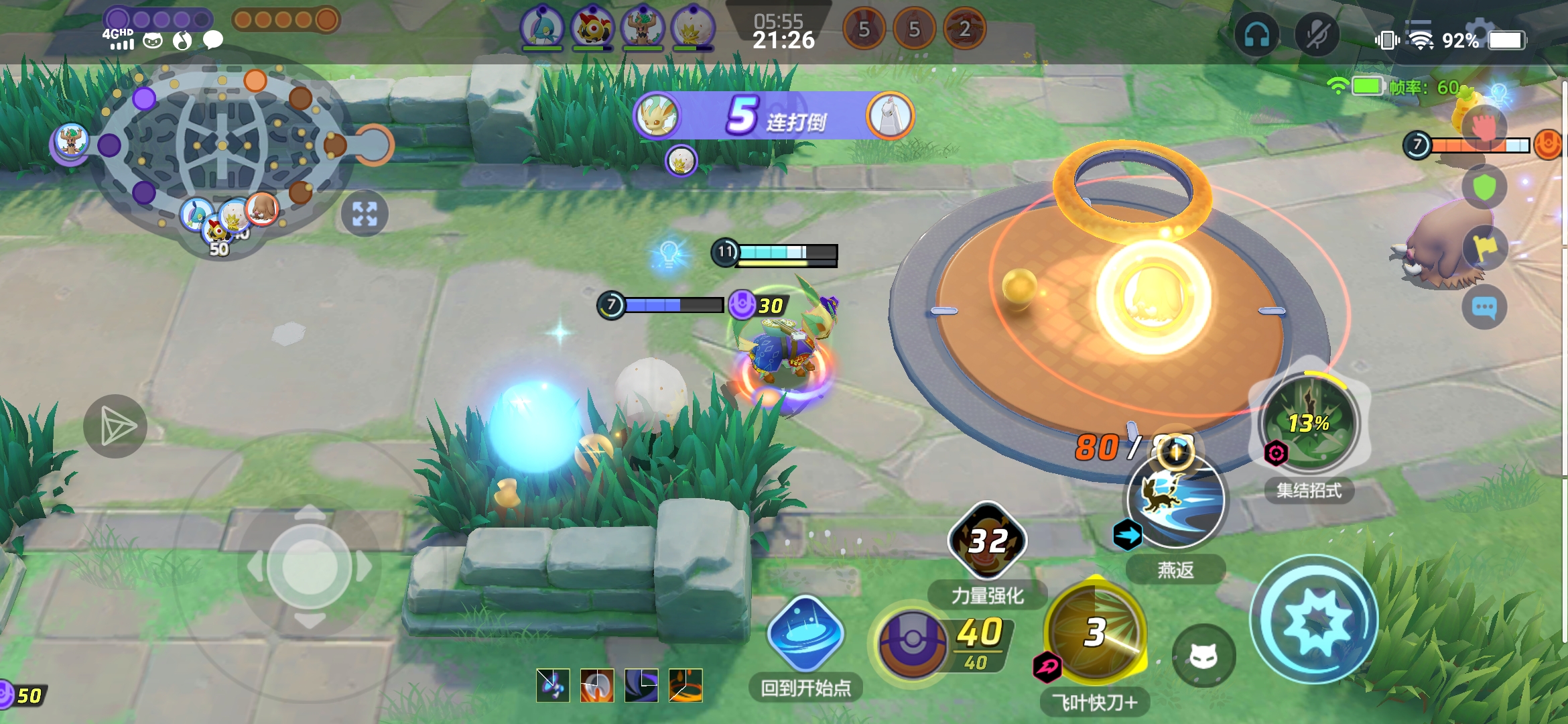This screenshot has width=1568, height=724.
Task: Select the first teammate portrait in scoreboard
Action: 542,28
